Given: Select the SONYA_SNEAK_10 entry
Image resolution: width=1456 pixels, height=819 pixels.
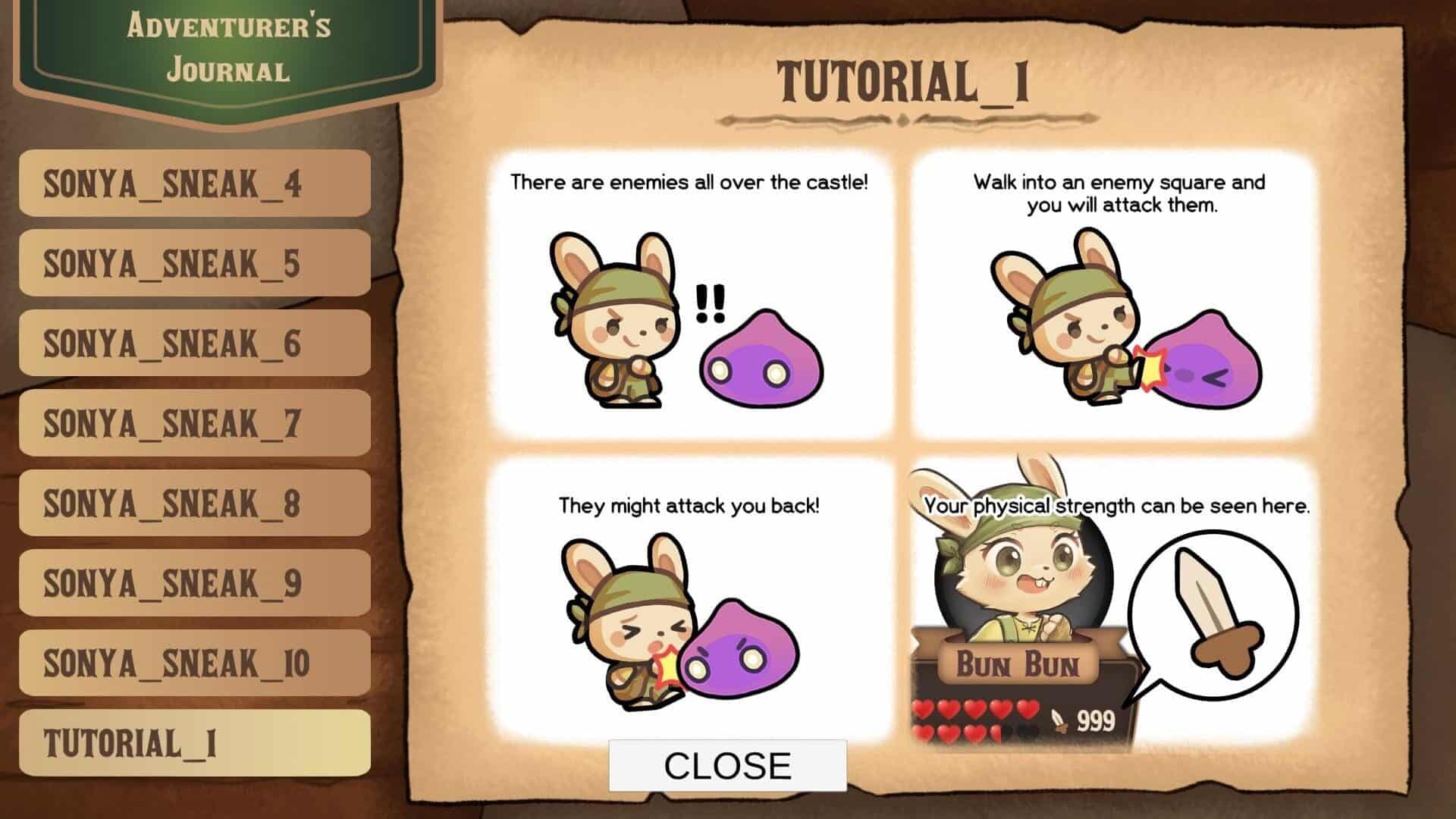Looking at the screenshot, I should [195, 664].
